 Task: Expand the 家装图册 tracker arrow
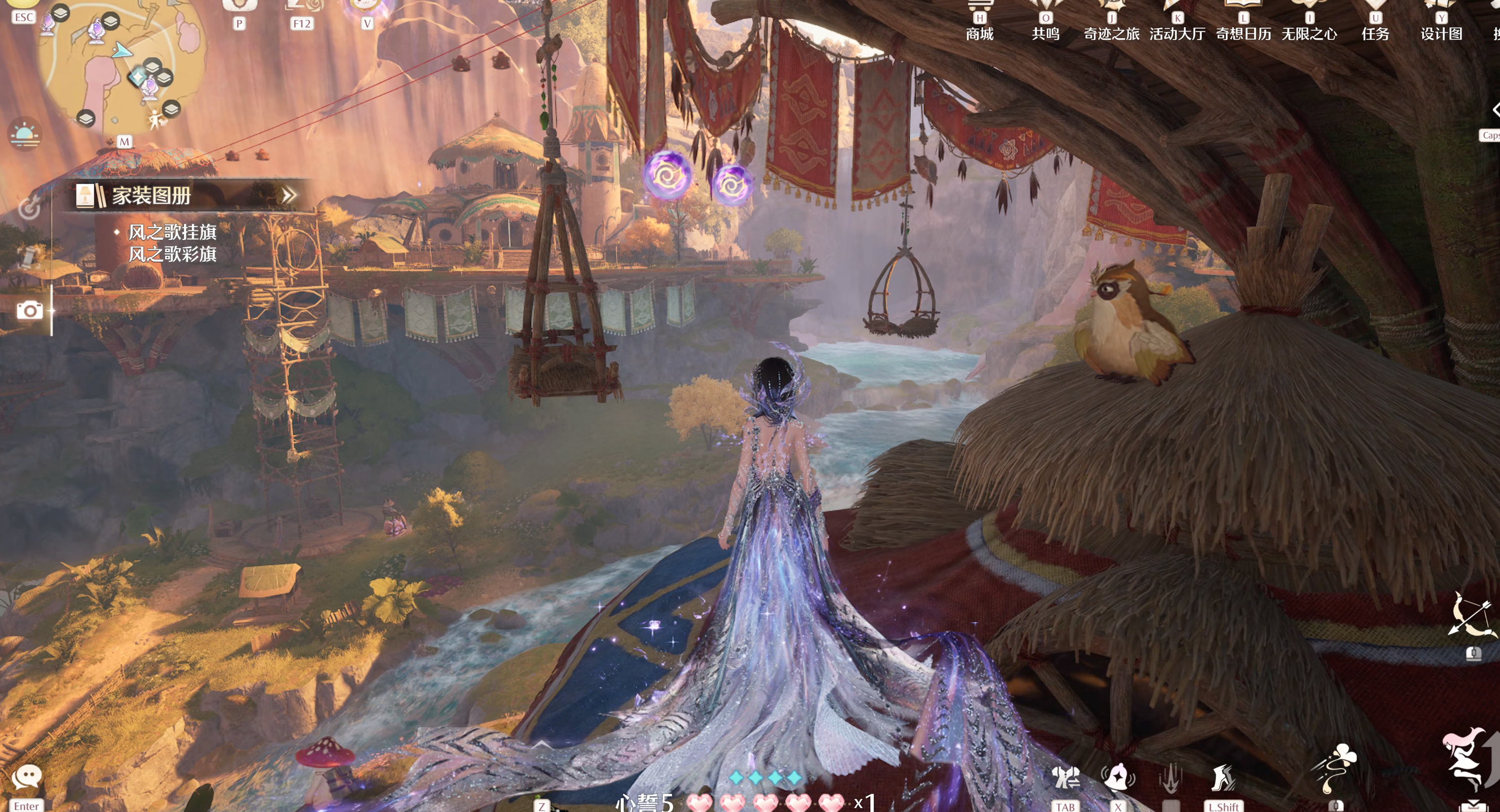pyautogui.click(x=289, y=195)
